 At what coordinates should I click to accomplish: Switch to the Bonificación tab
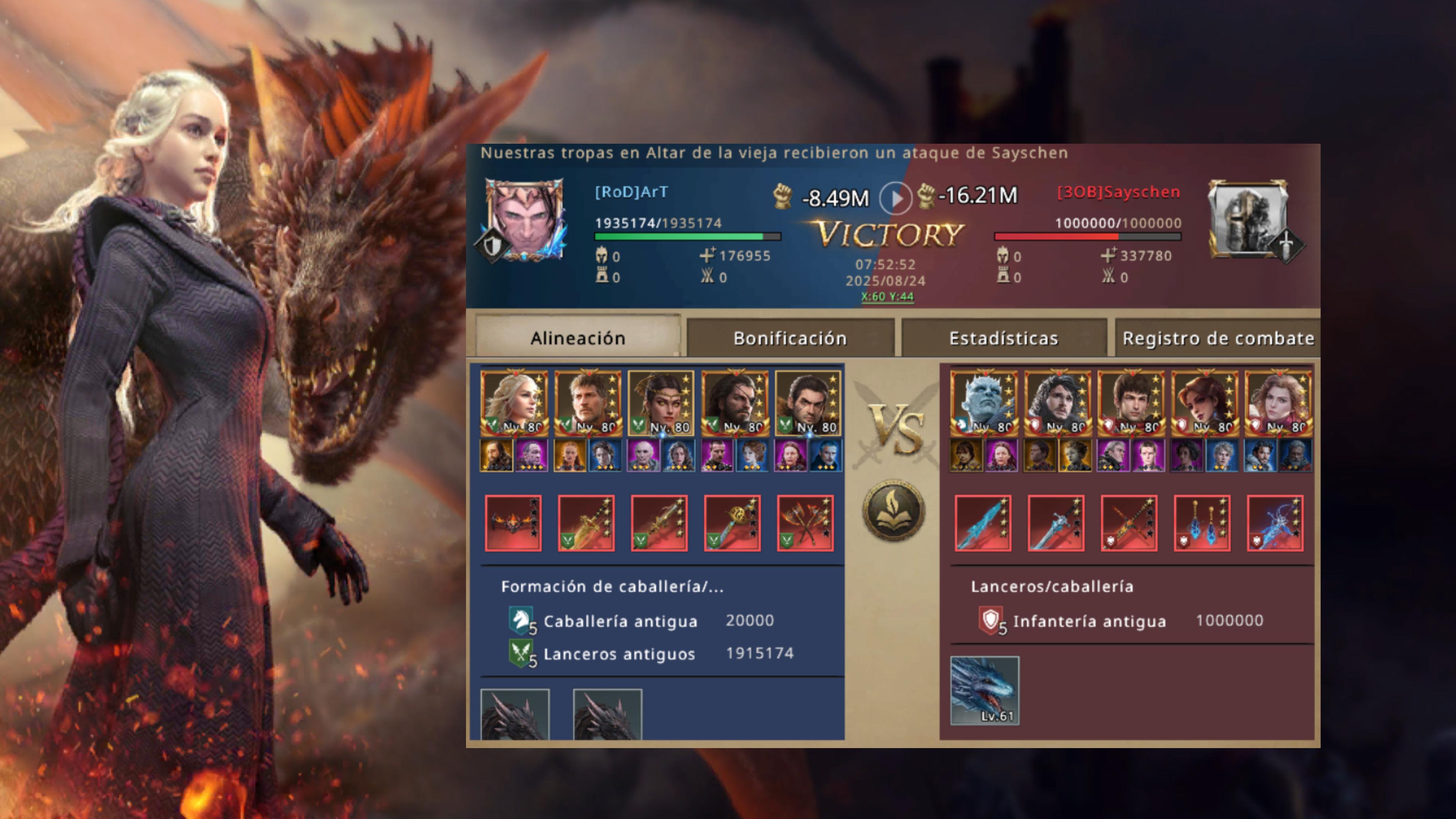click(789, 338)
